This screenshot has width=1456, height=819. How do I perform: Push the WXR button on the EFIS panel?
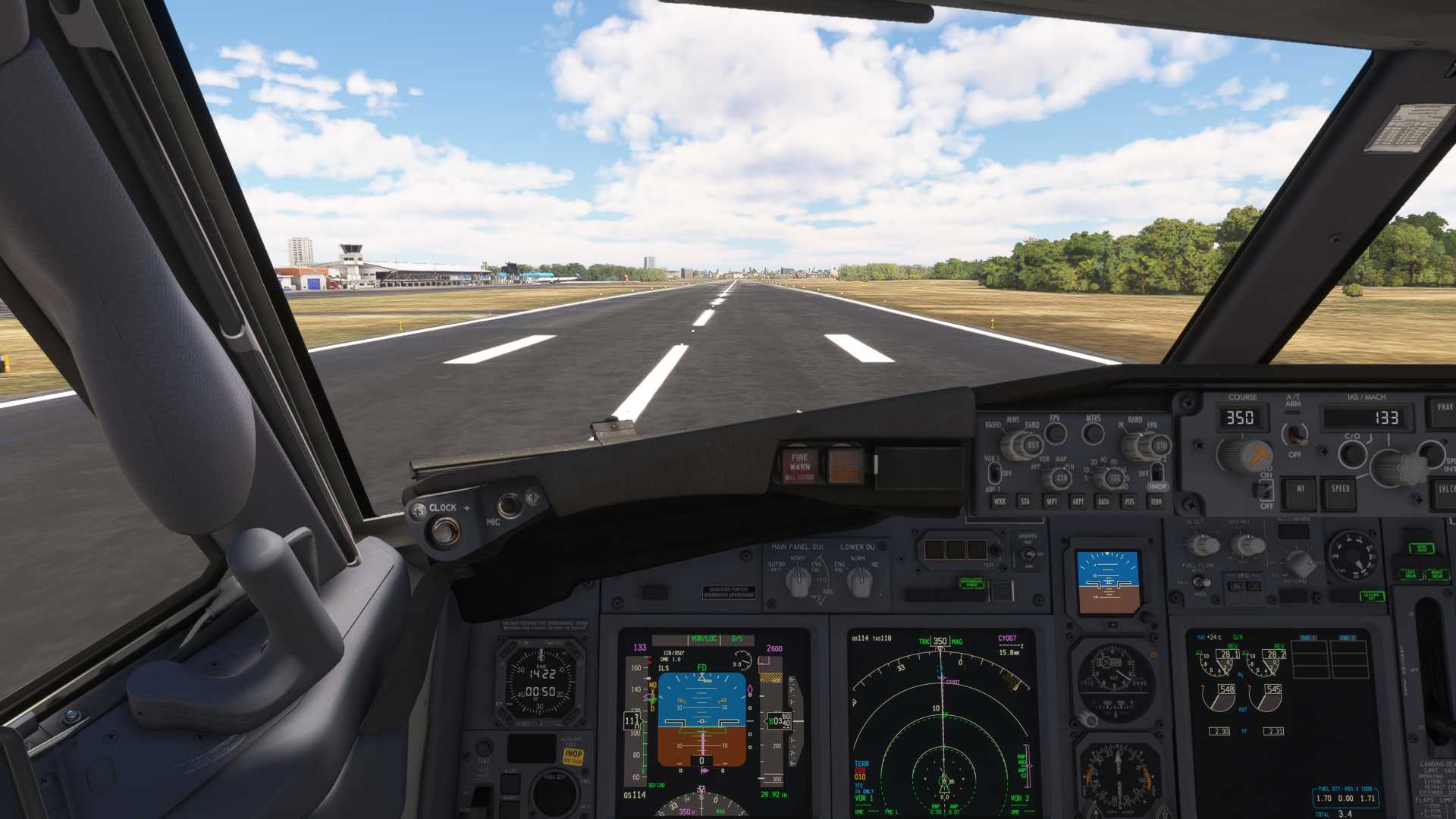999,501
